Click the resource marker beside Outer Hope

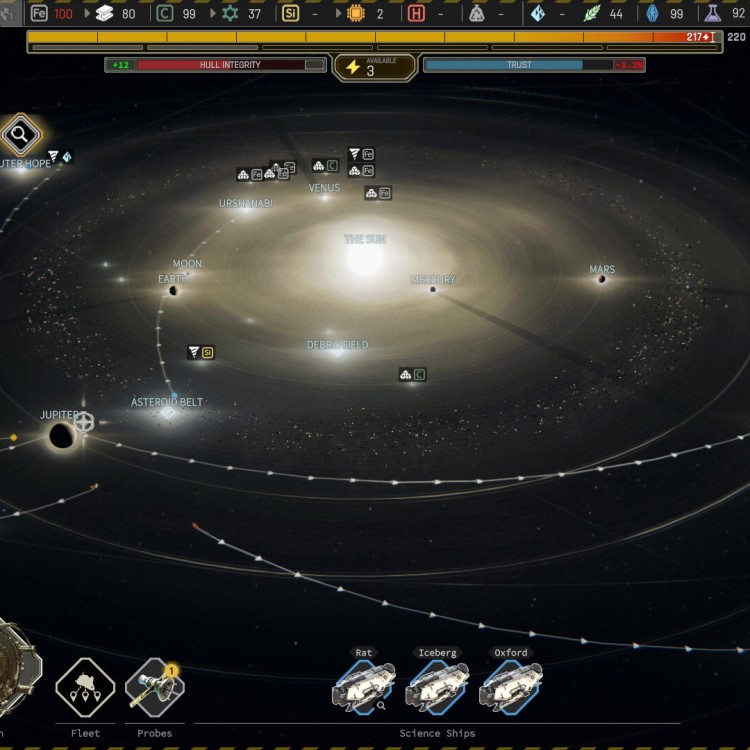pos(61,156)
